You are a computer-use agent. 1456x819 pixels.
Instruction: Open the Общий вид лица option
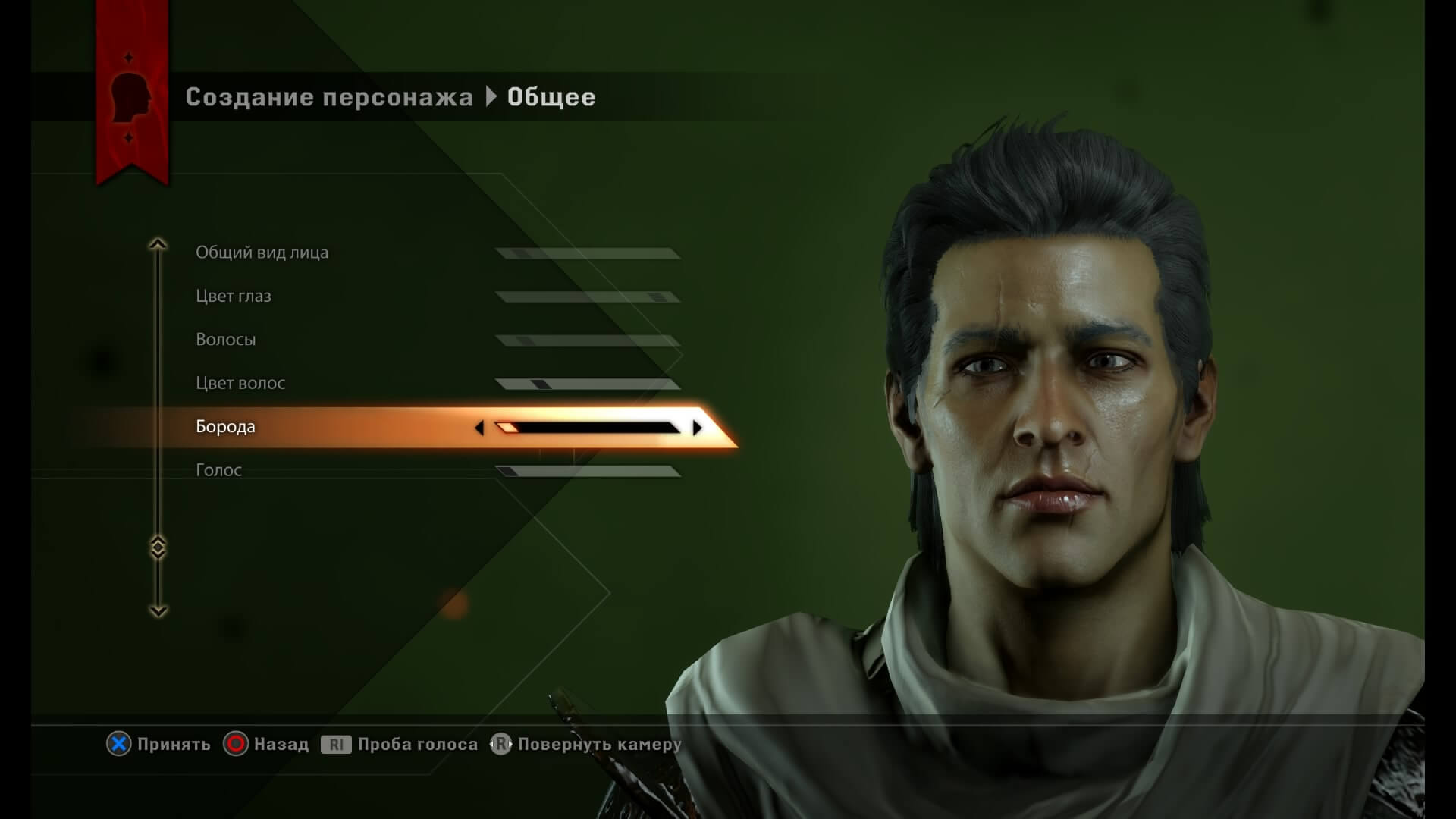point(262,252)
